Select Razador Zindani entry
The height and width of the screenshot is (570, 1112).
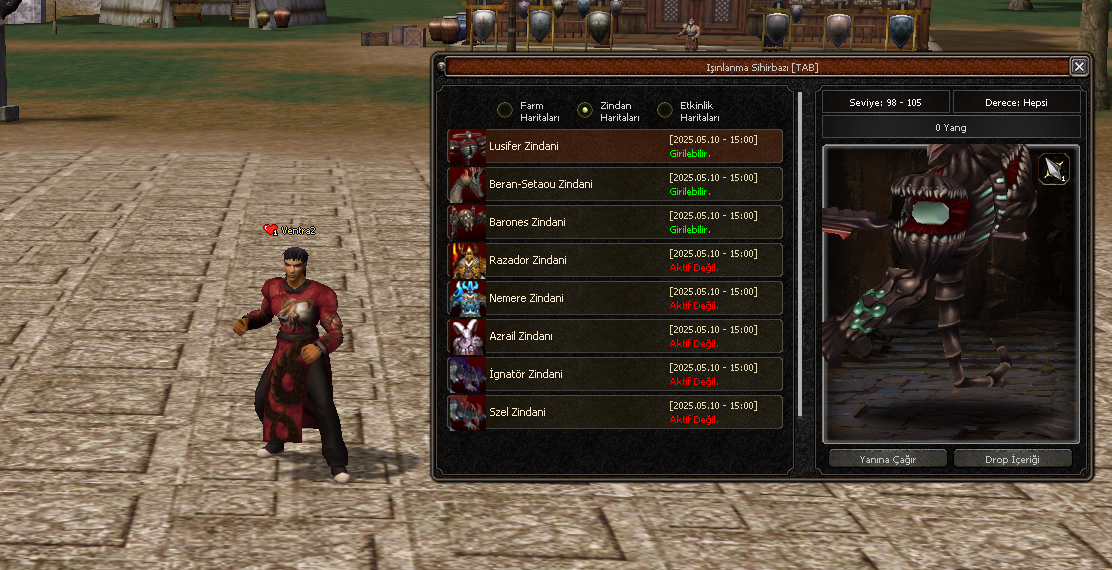tap(615, 260)
